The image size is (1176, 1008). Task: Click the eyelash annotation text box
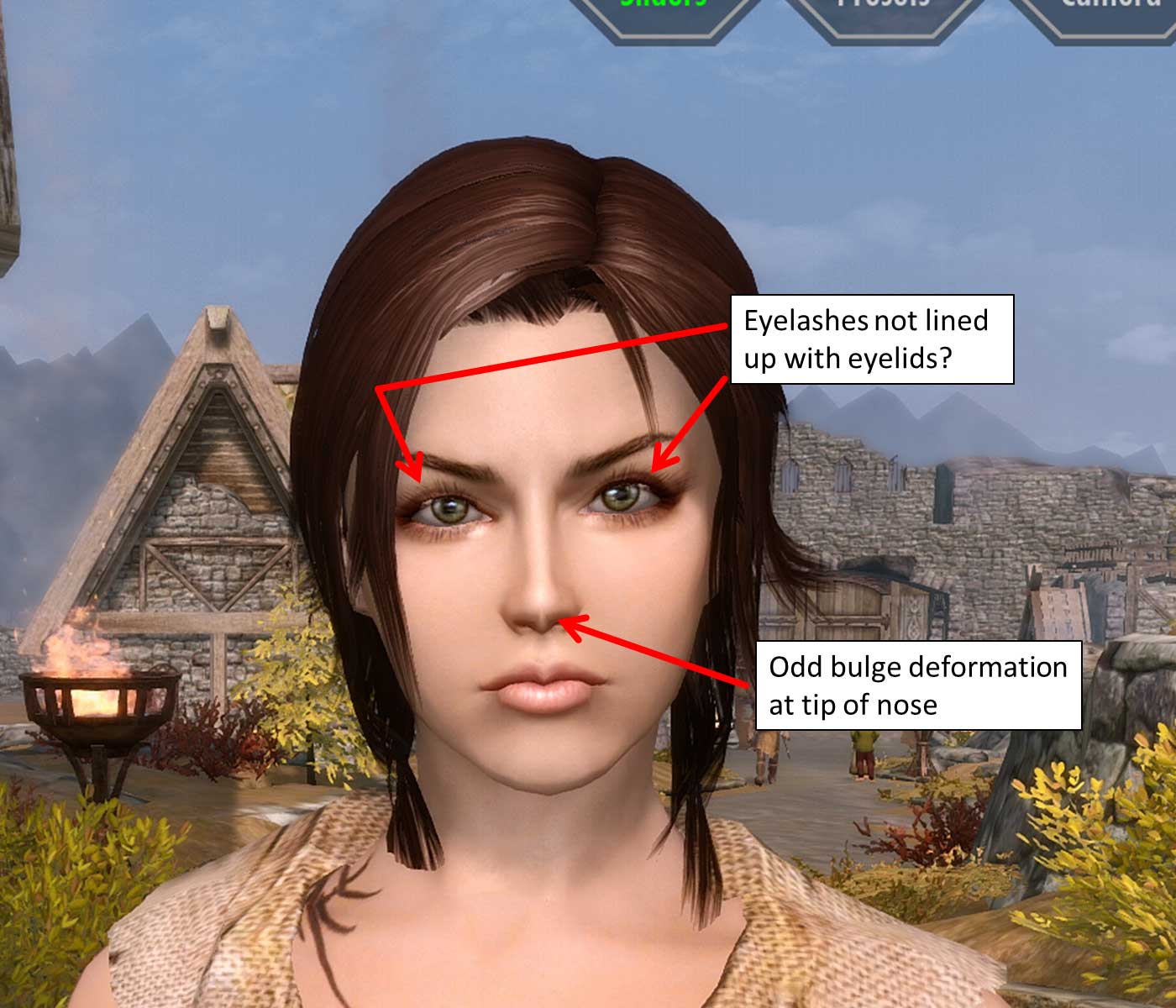pos(874,340)
